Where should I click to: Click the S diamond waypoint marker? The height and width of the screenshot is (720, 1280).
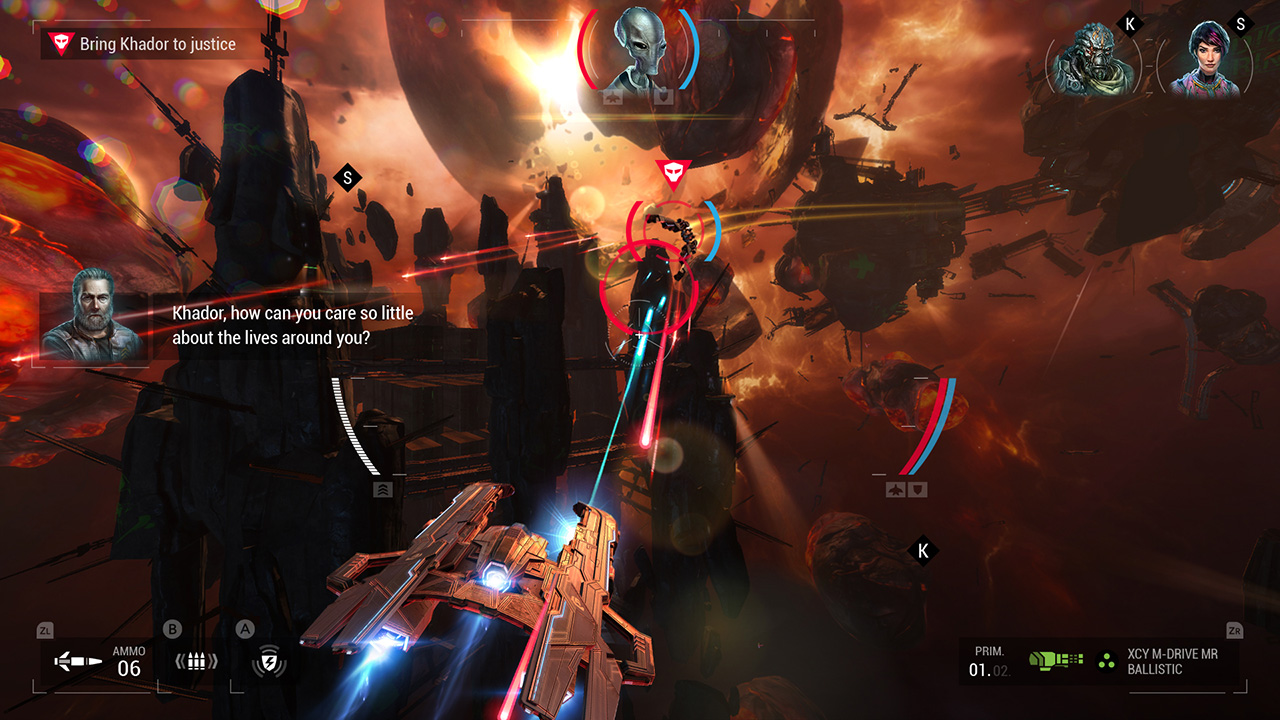[347, 177]
